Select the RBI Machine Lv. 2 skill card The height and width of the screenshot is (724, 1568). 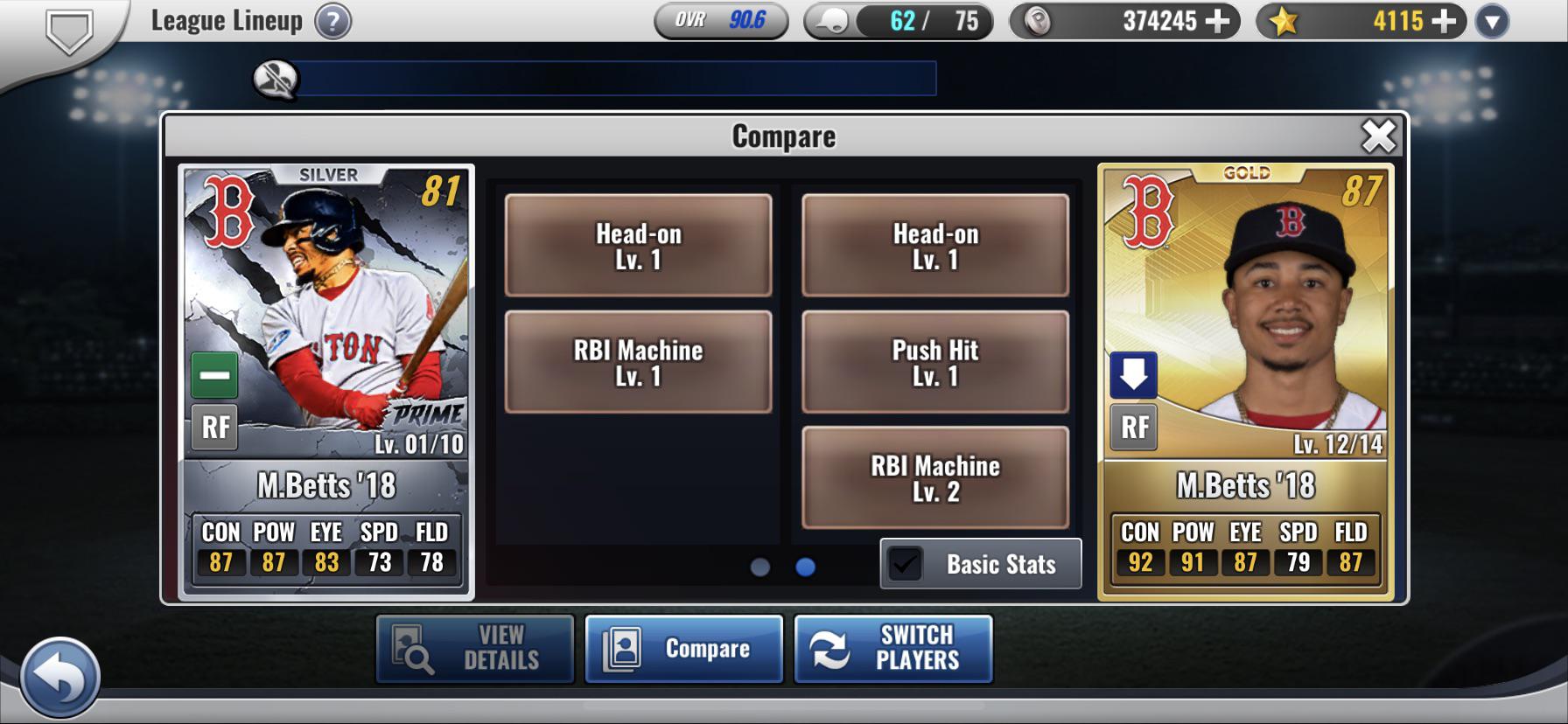tap(936, 478)
